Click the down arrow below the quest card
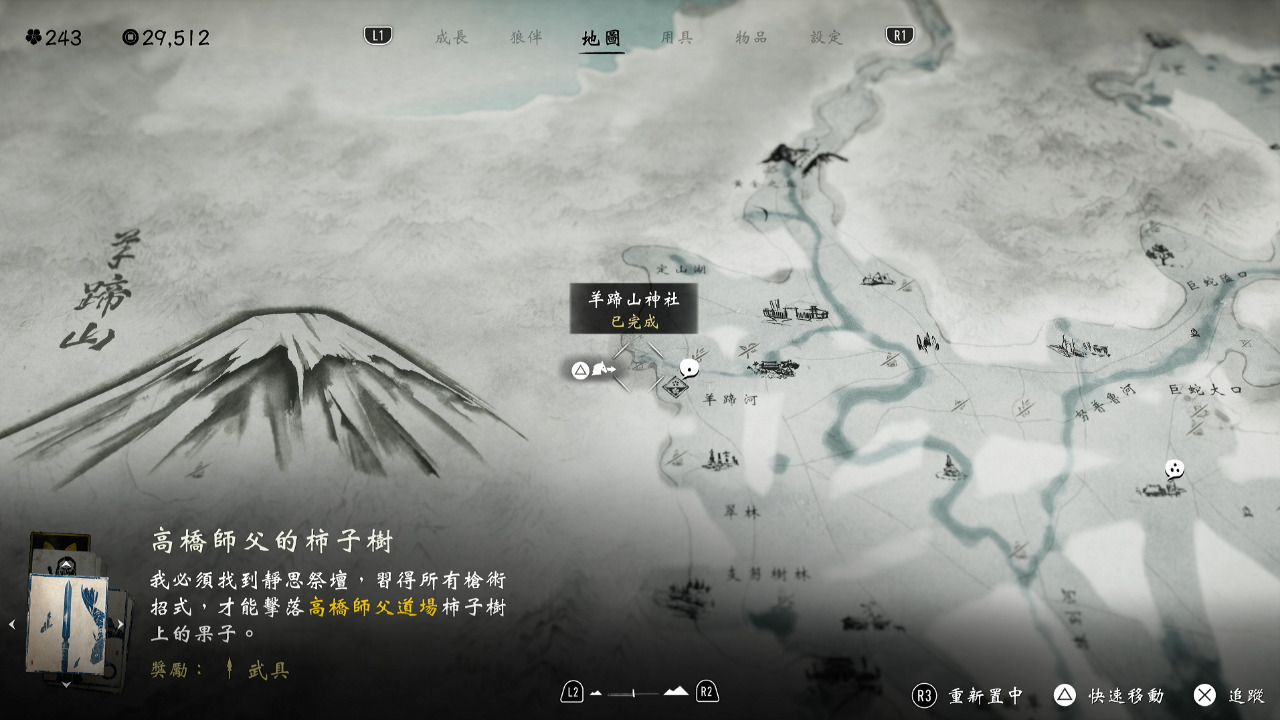1280x720 pixels. coord(66,684)
